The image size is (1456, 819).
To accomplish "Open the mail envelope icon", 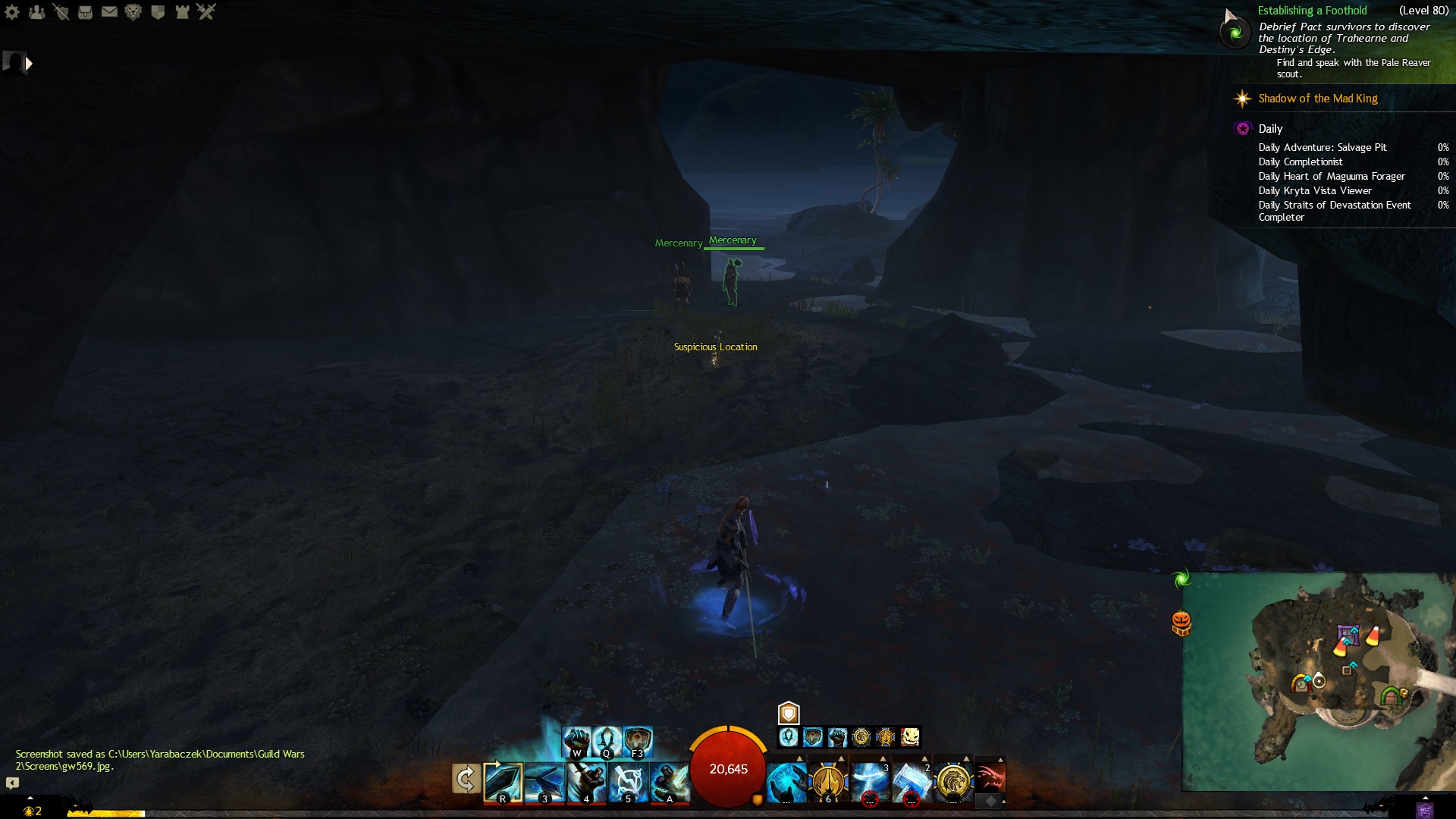I will (x=109, y=12).
